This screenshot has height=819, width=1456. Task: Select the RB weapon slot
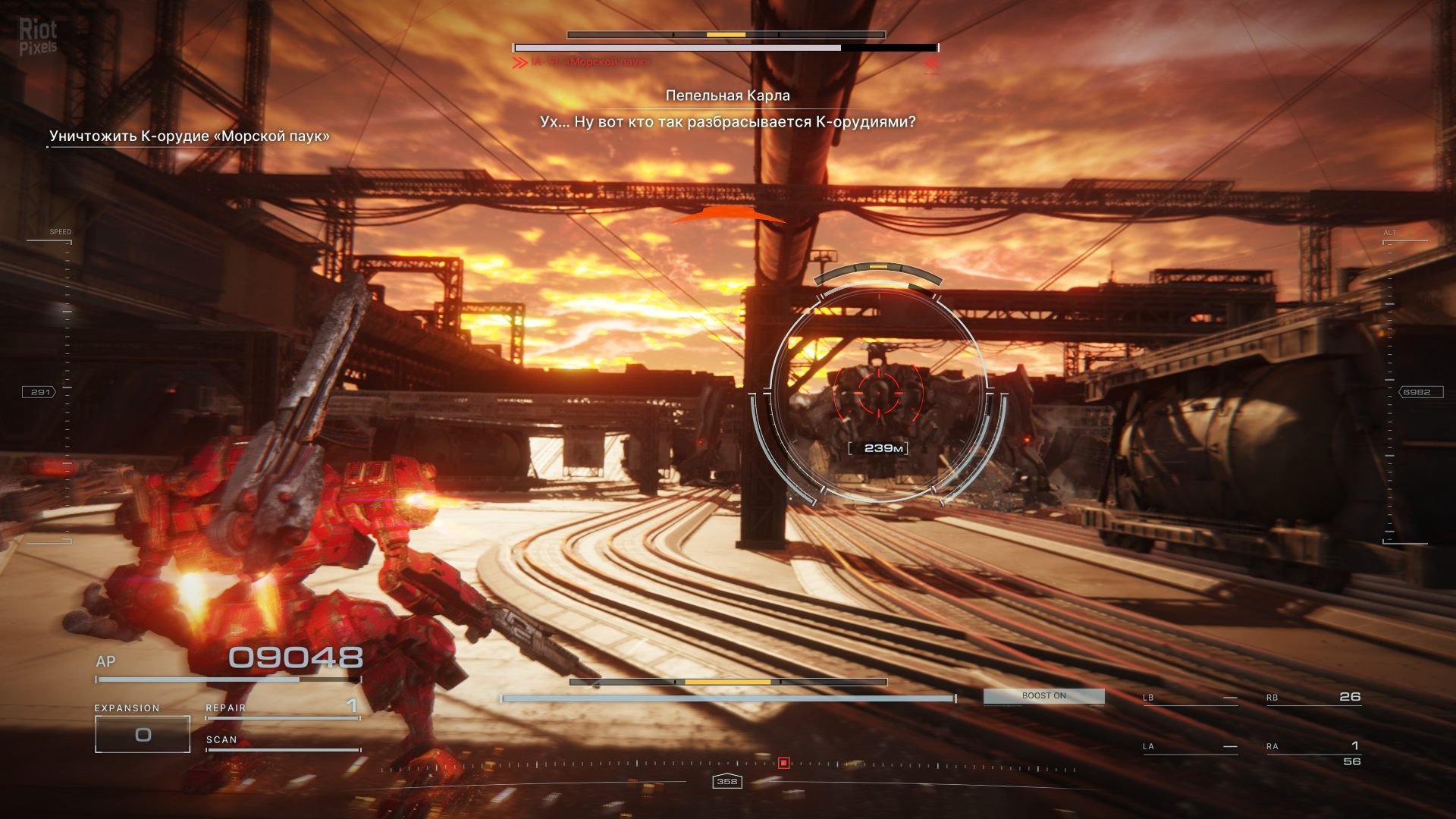coord(1313,698)
